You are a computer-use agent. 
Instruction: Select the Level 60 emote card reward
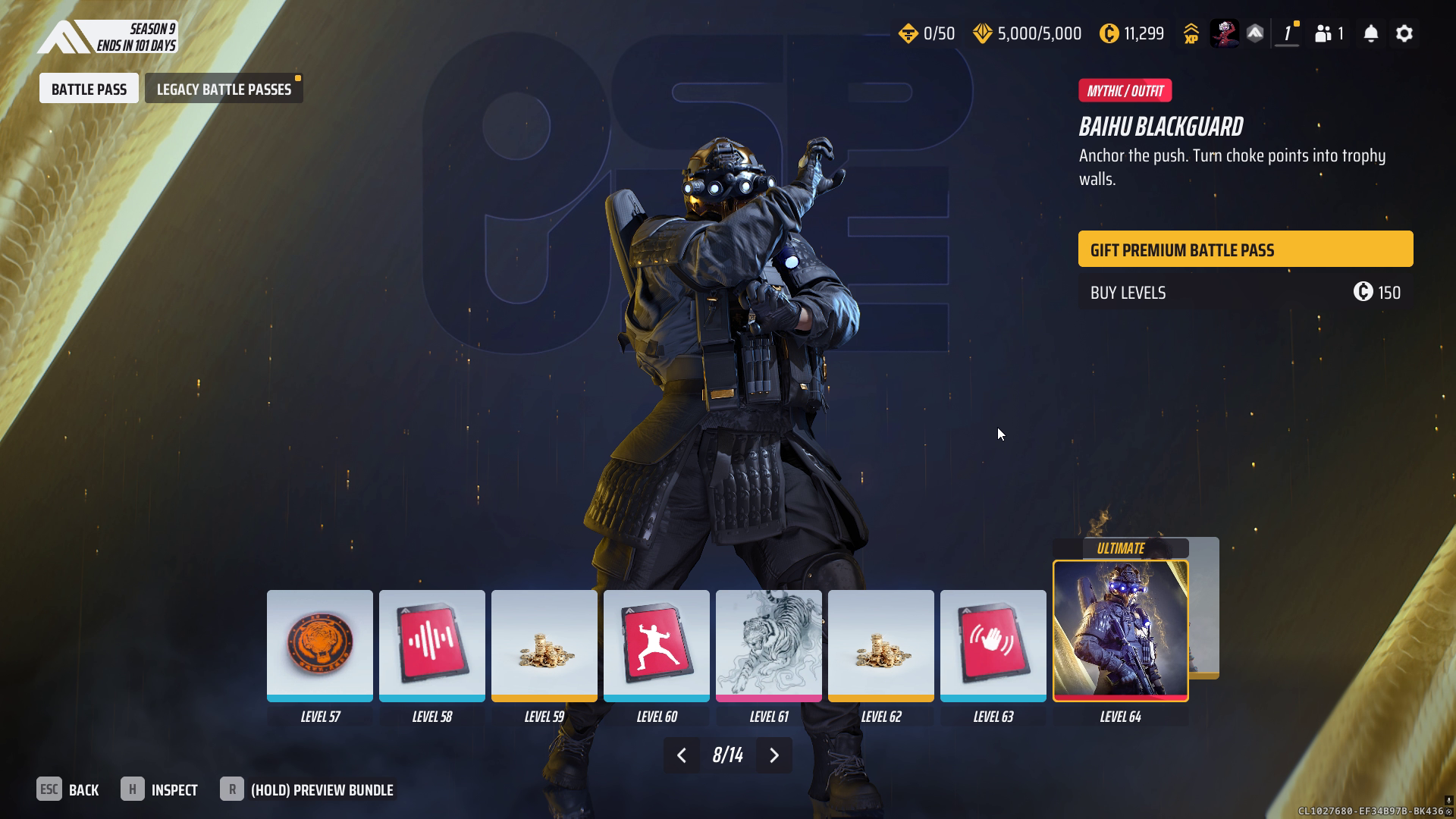656,645
